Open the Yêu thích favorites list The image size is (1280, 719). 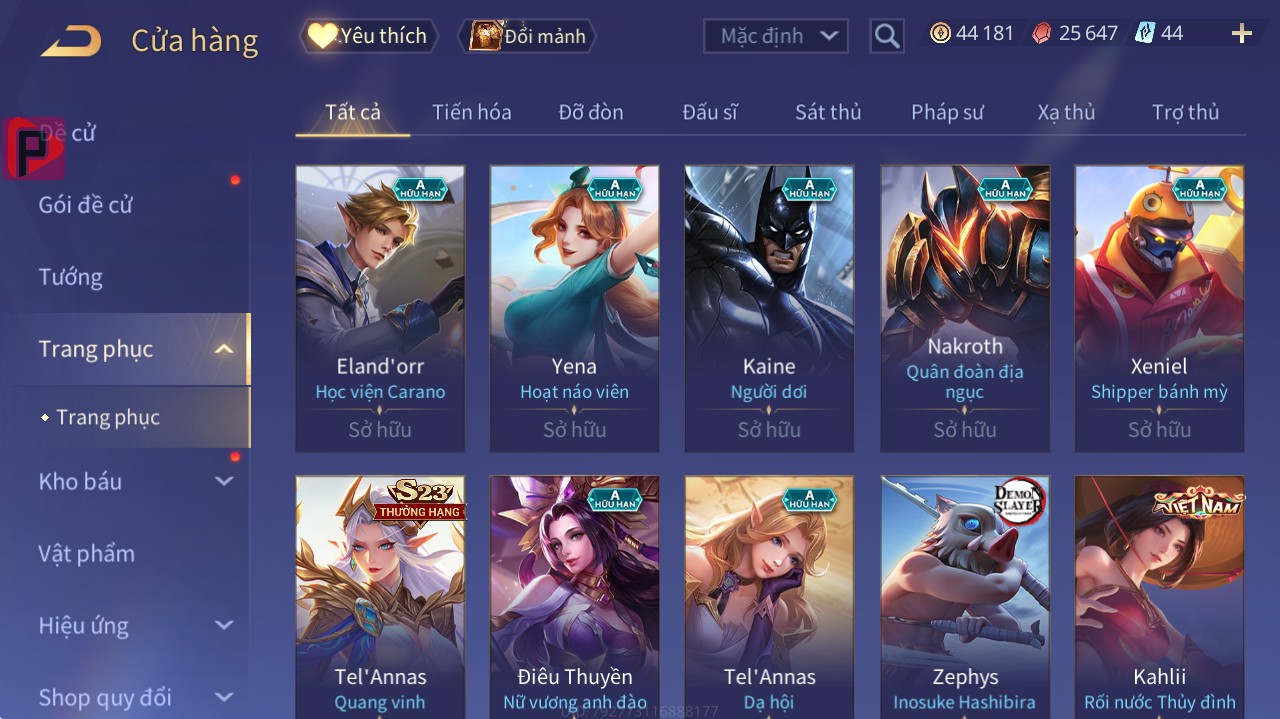click(x=368, y=36)
